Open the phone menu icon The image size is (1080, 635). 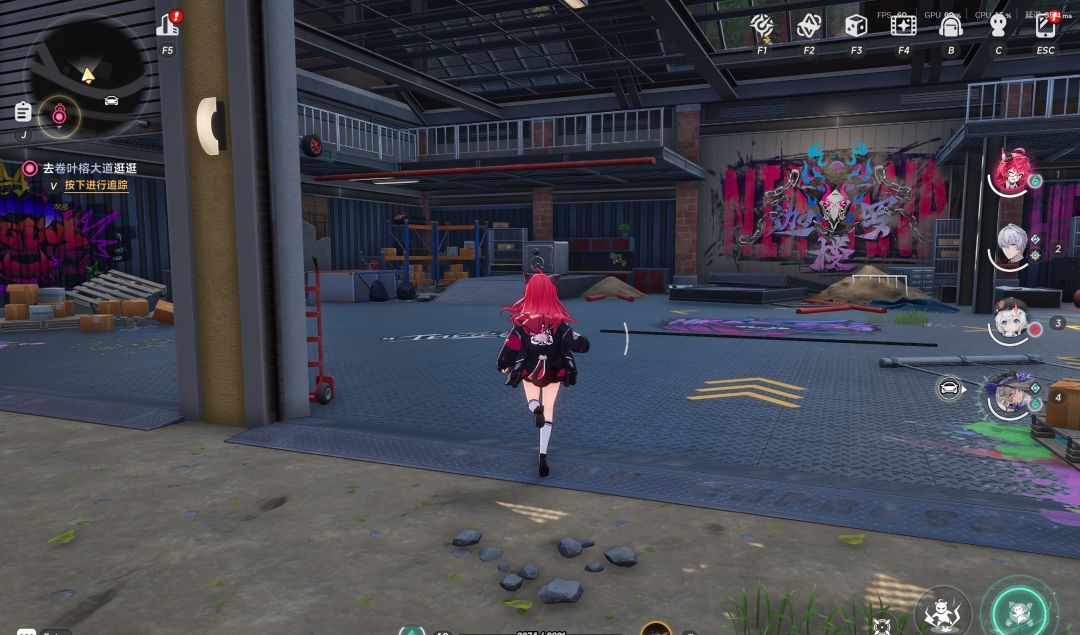1046,26
